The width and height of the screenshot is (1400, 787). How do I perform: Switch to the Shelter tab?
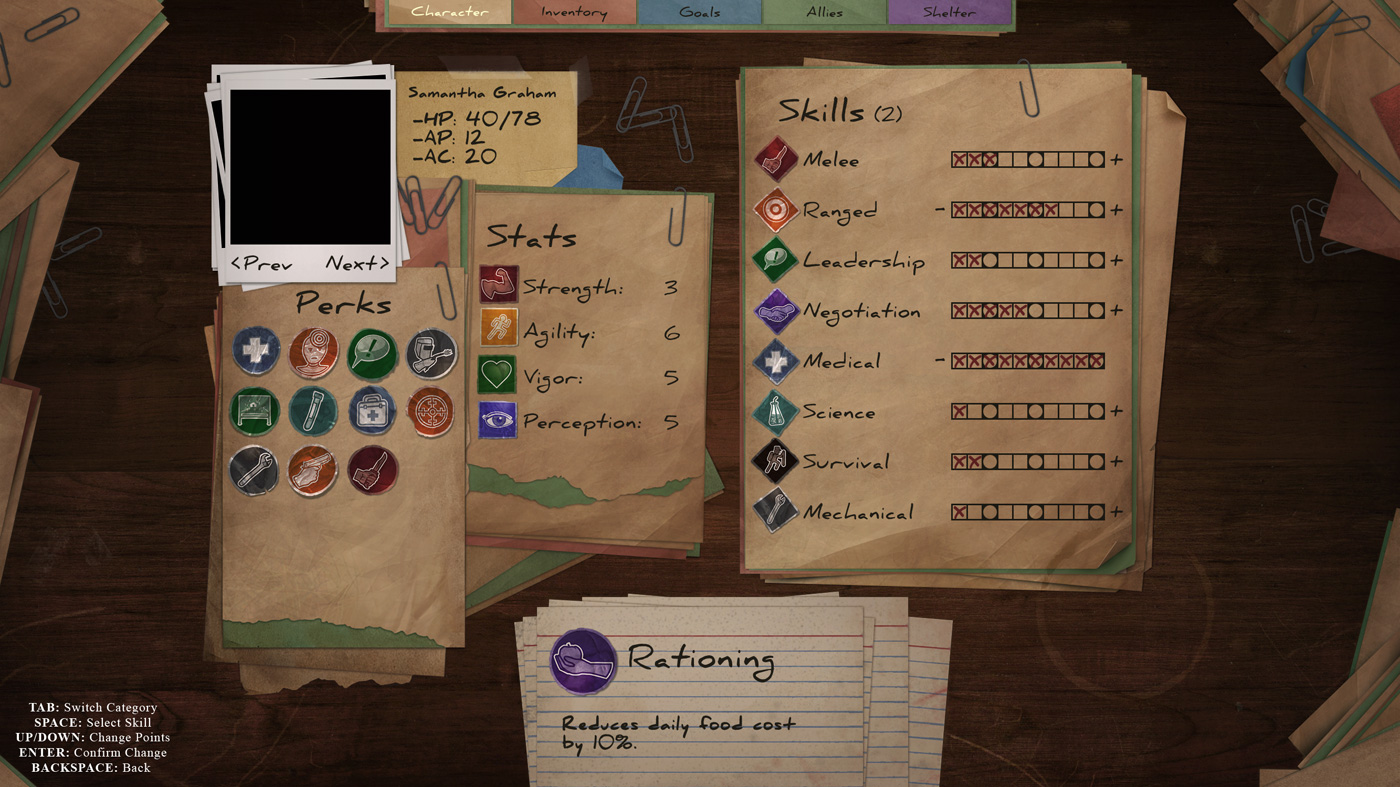949,12
